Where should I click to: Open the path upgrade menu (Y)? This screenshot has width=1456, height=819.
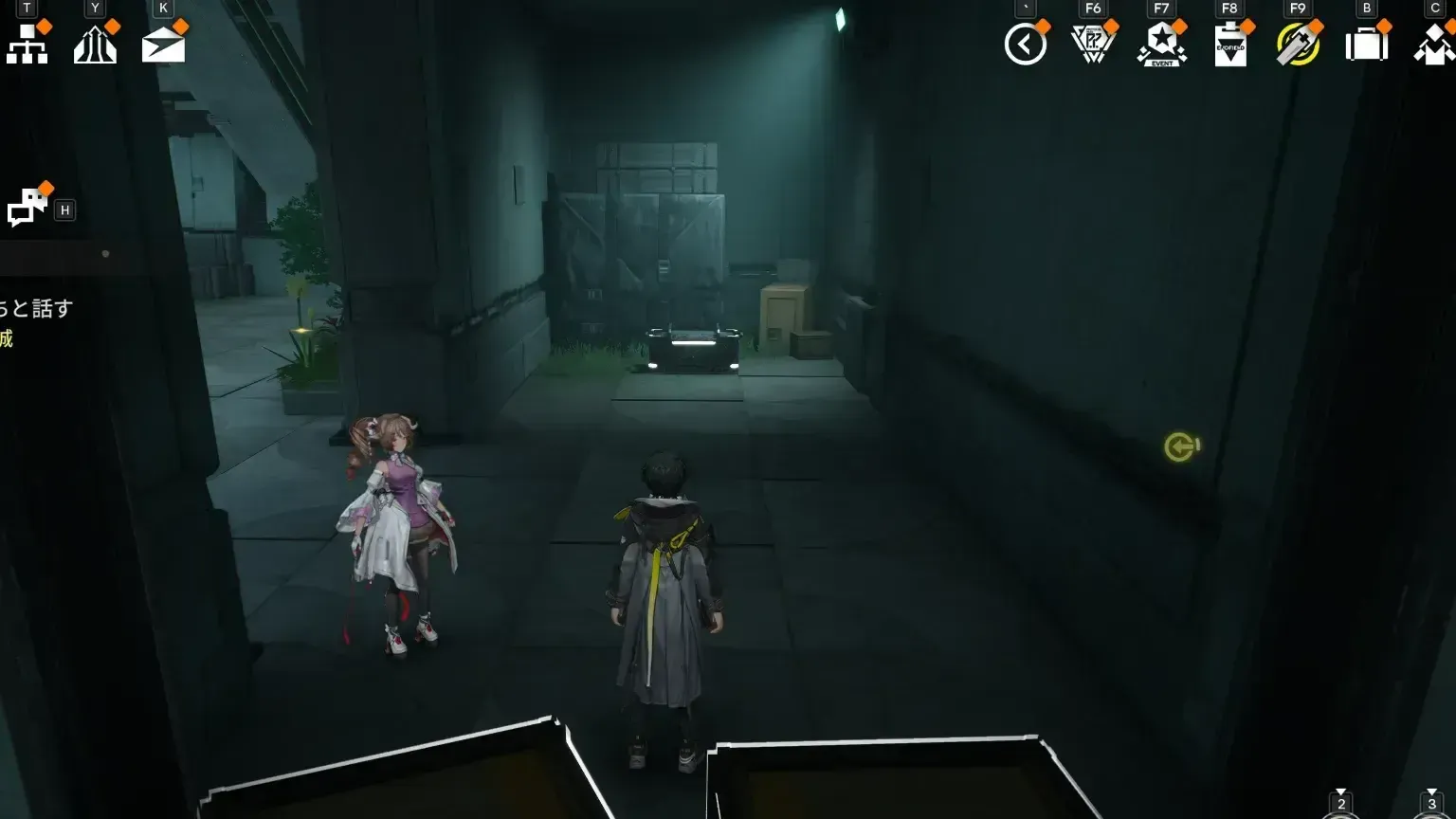pos(95,43)
